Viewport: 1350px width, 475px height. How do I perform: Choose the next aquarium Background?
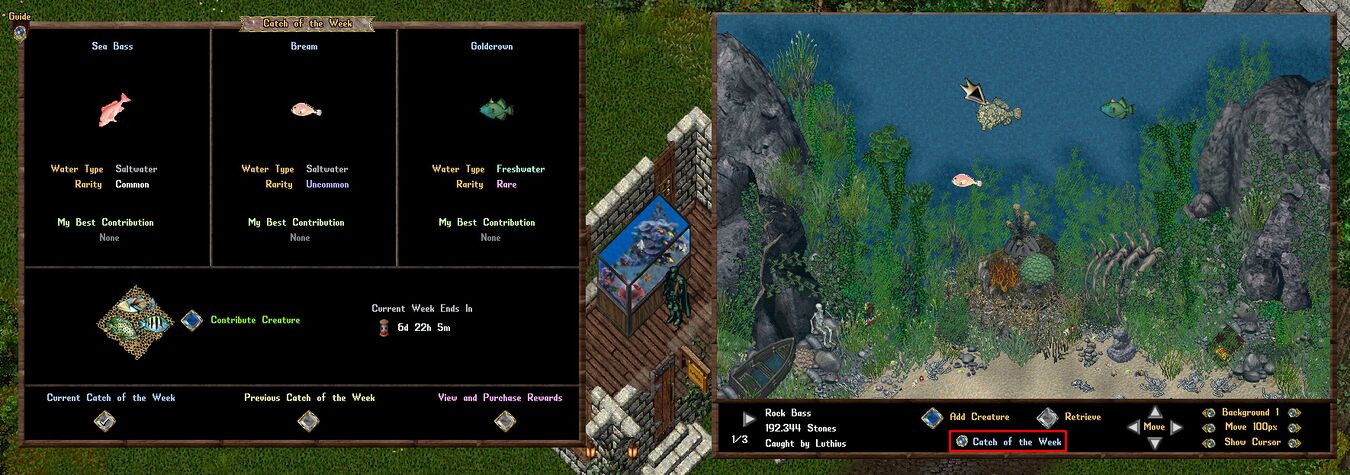[1293, 412]
